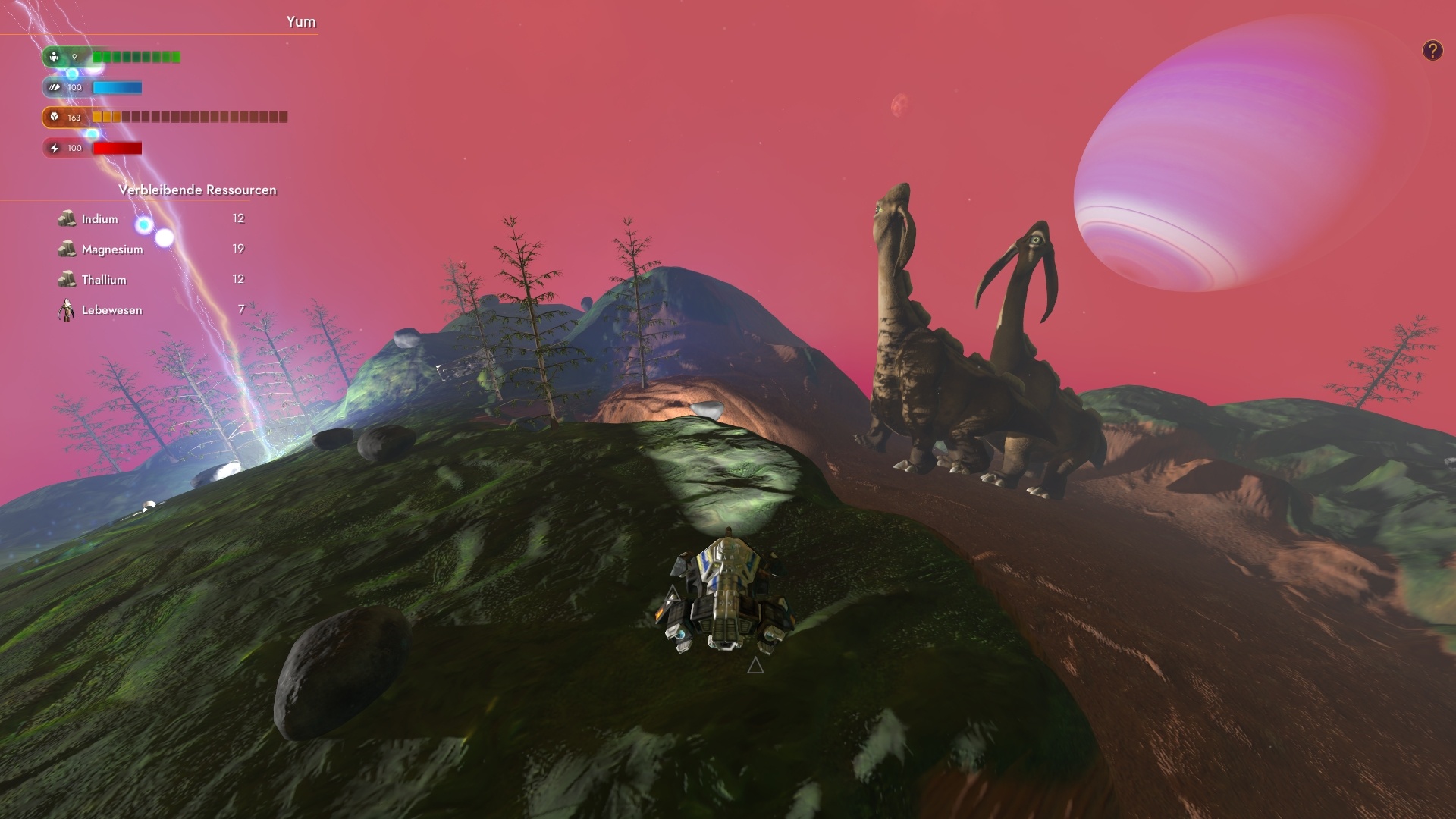
Task: Click the Magnesium count showing 19
Action: [x=238, y=249]
